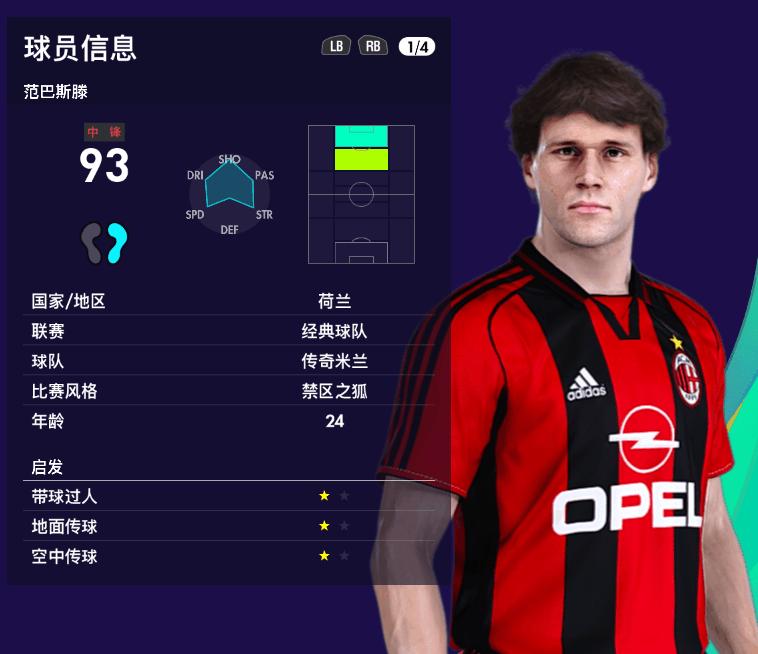The image size is (758, 654).
Task: Choose the 空中传球 star rating row
Action: coord(232,556)
